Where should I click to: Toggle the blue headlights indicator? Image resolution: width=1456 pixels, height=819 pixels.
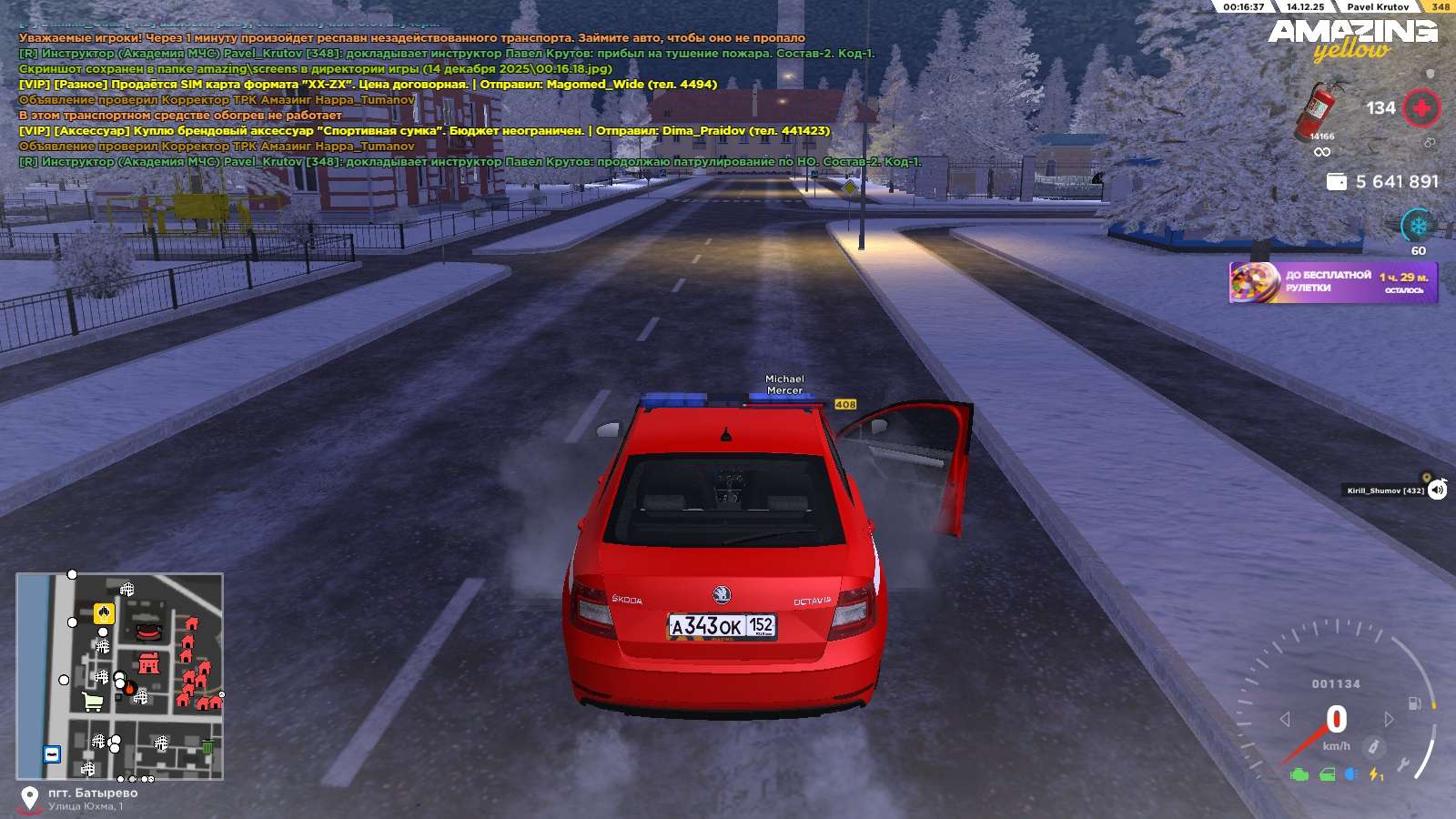point(1352,774)
